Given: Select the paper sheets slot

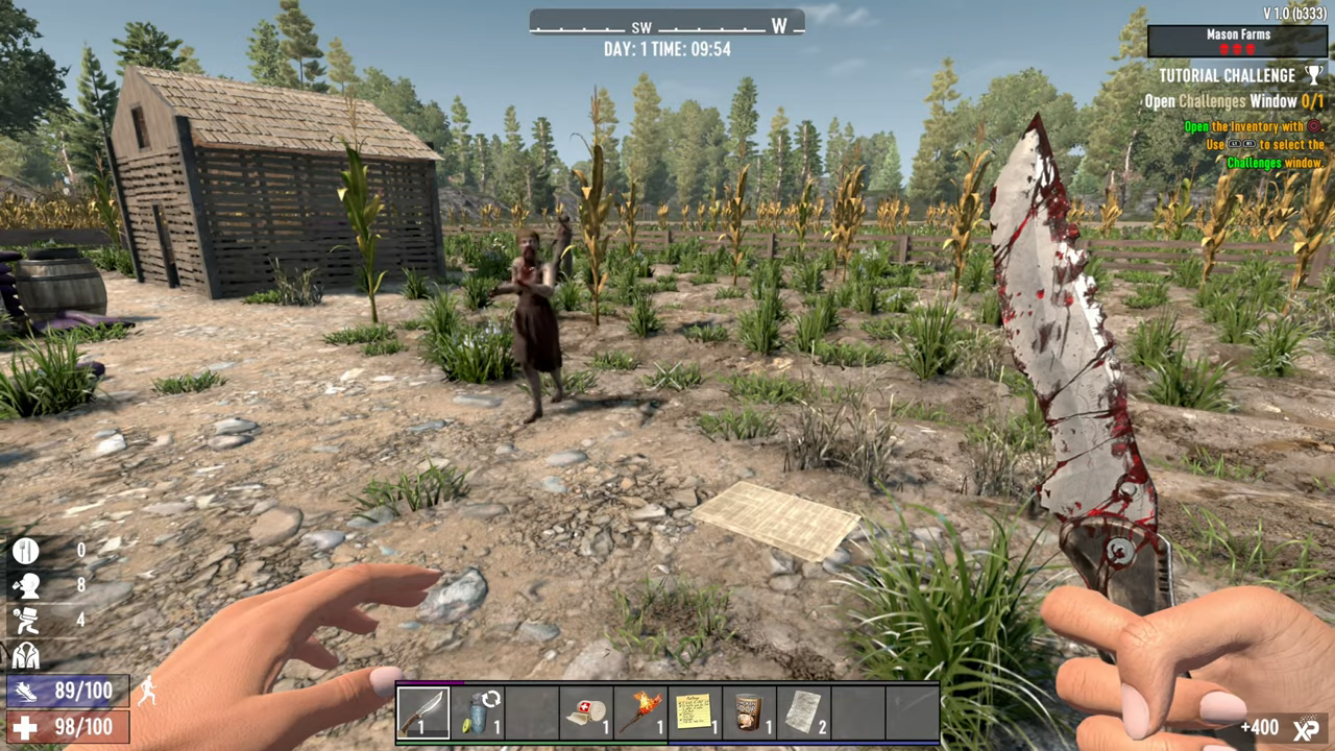Looking at the screenshot, I should click(x=803, y=711).
